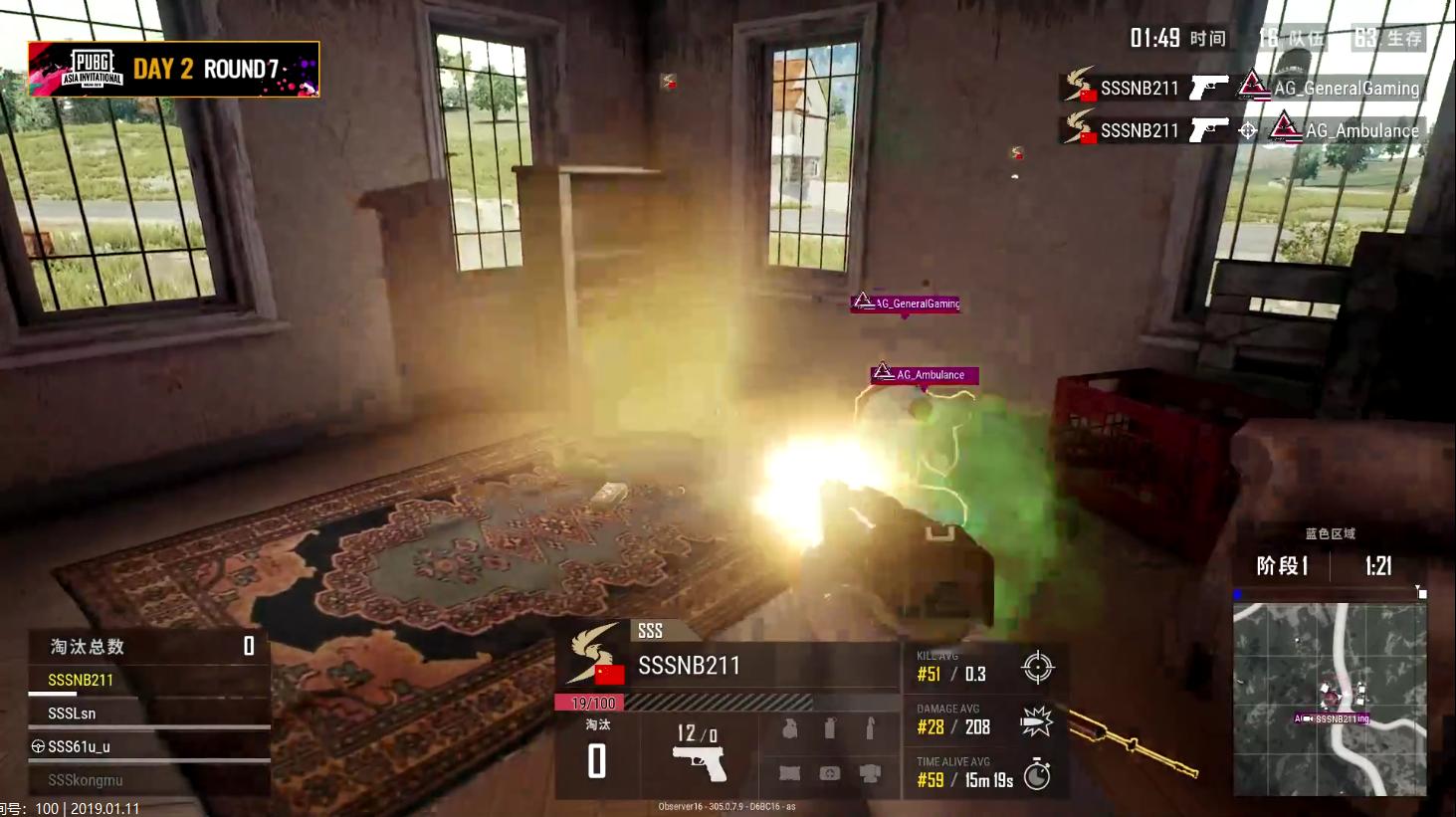Select the AG_GeneralGaming player nameplate
The width and height of the screenshot is (1456, 817).
[x=906, y=304]
